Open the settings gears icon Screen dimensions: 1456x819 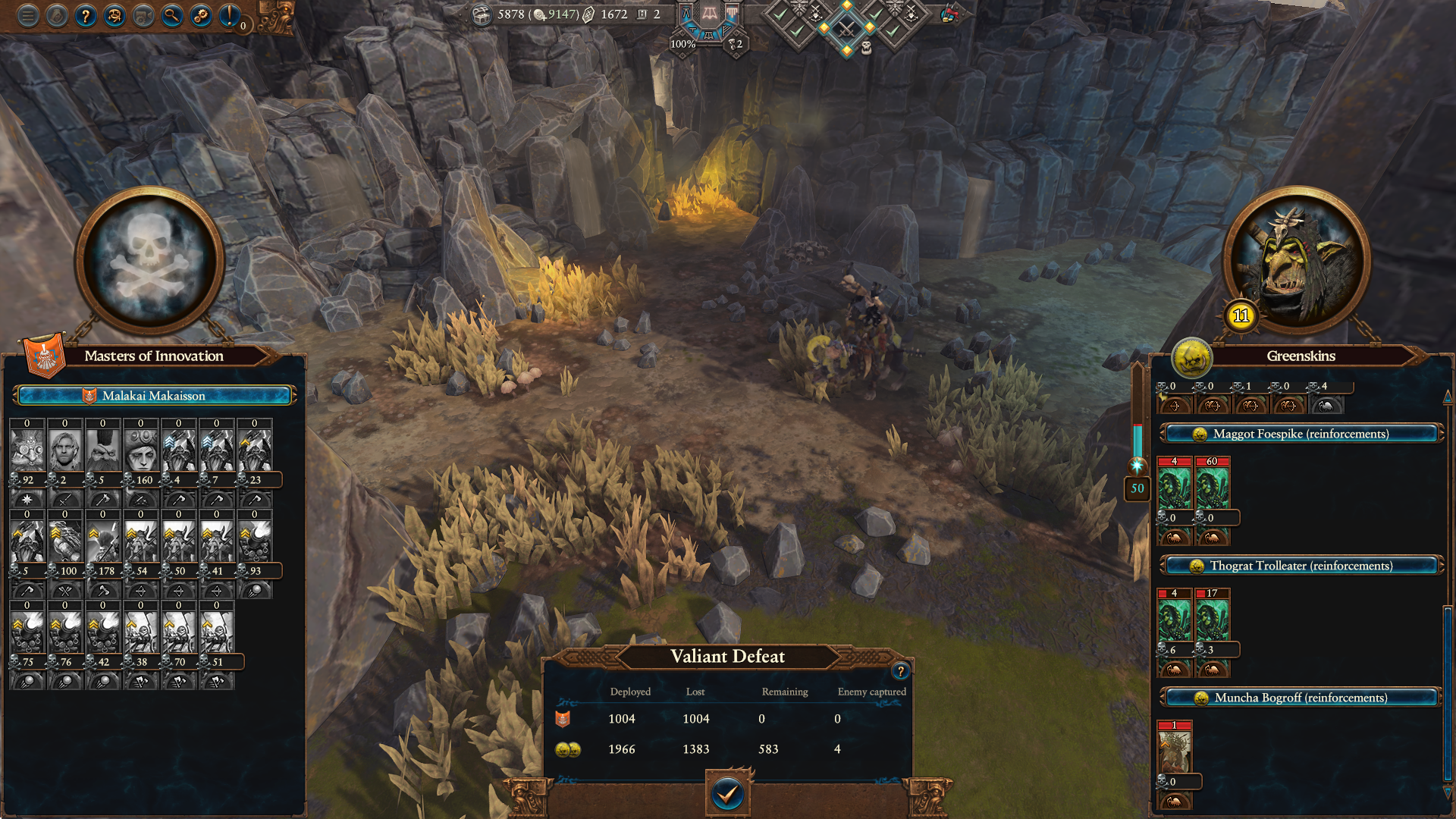[x=202, y=16]
